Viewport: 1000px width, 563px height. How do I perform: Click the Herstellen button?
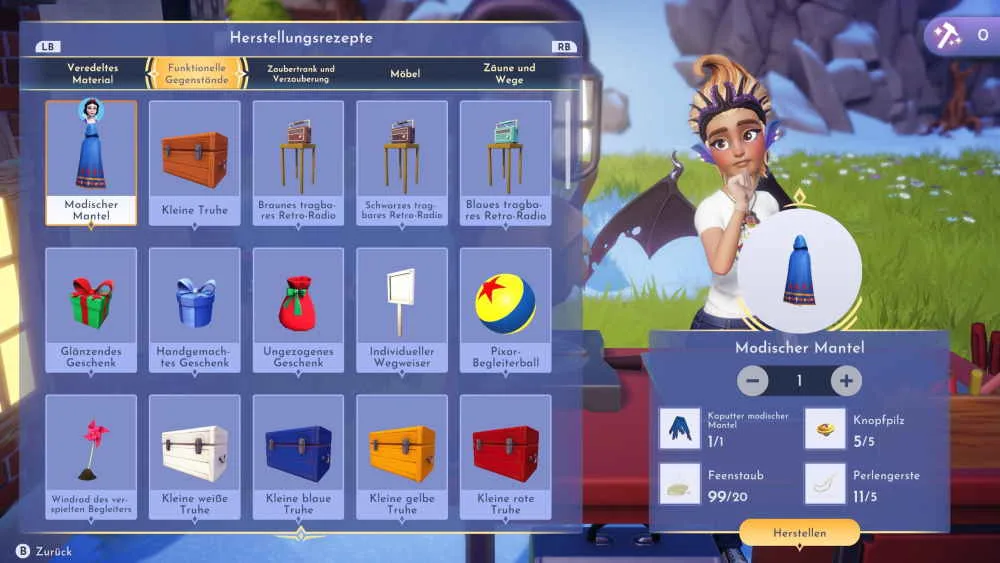click(x=799, y=533)
